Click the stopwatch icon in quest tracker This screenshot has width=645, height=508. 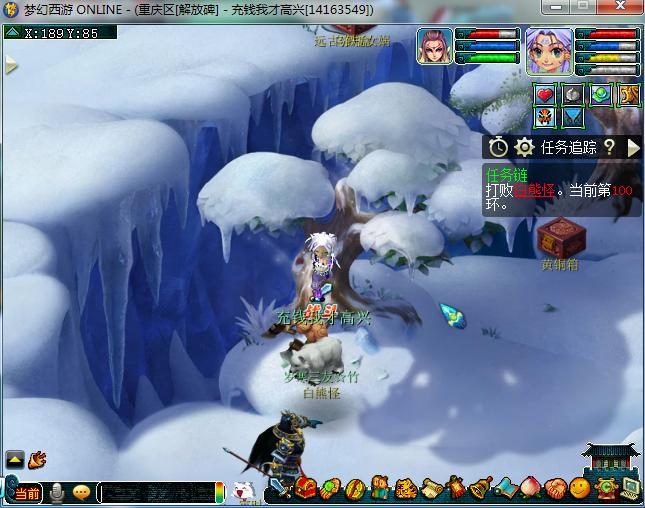499,147
